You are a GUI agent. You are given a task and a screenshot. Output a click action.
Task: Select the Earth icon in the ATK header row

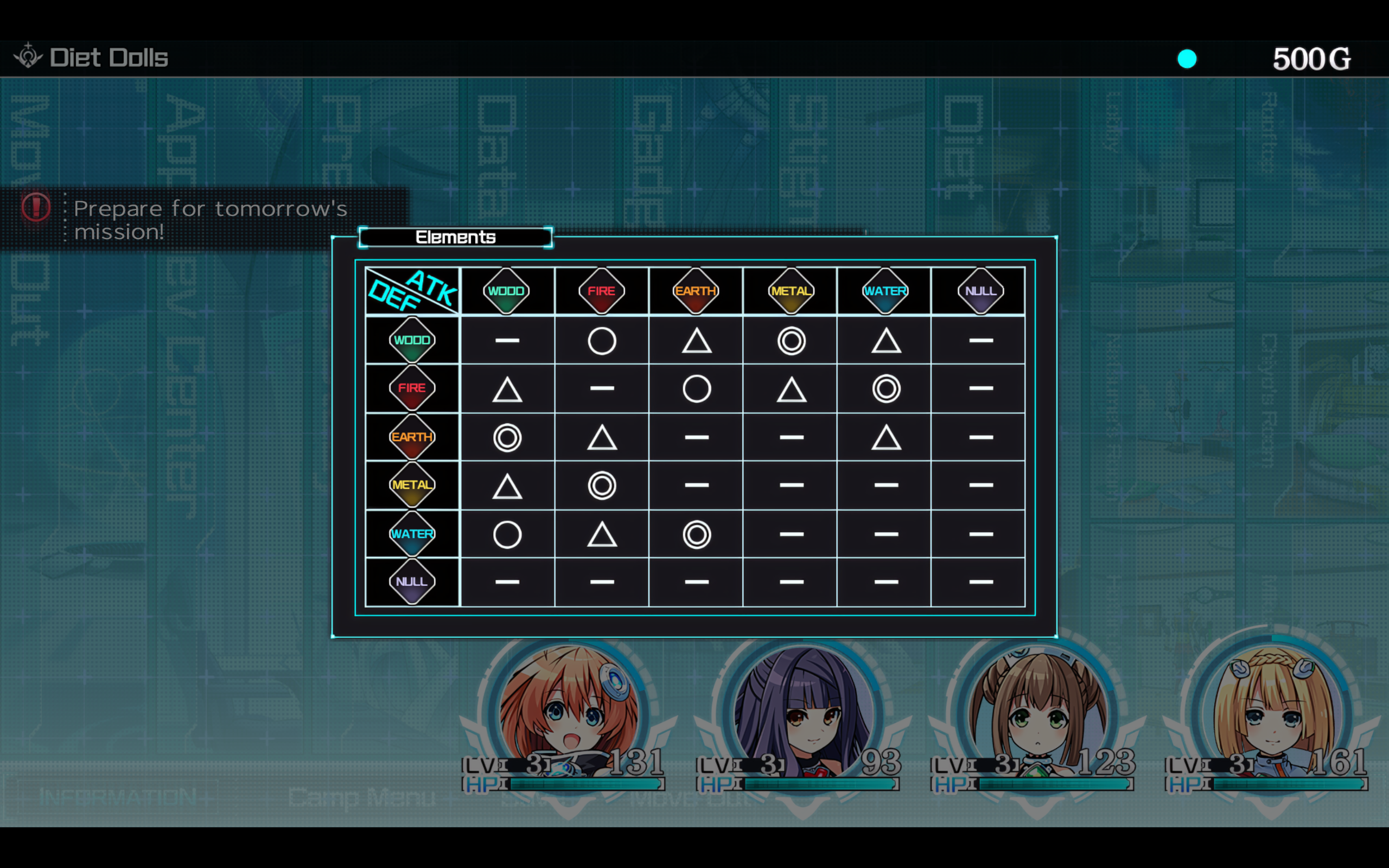[696, 291]
